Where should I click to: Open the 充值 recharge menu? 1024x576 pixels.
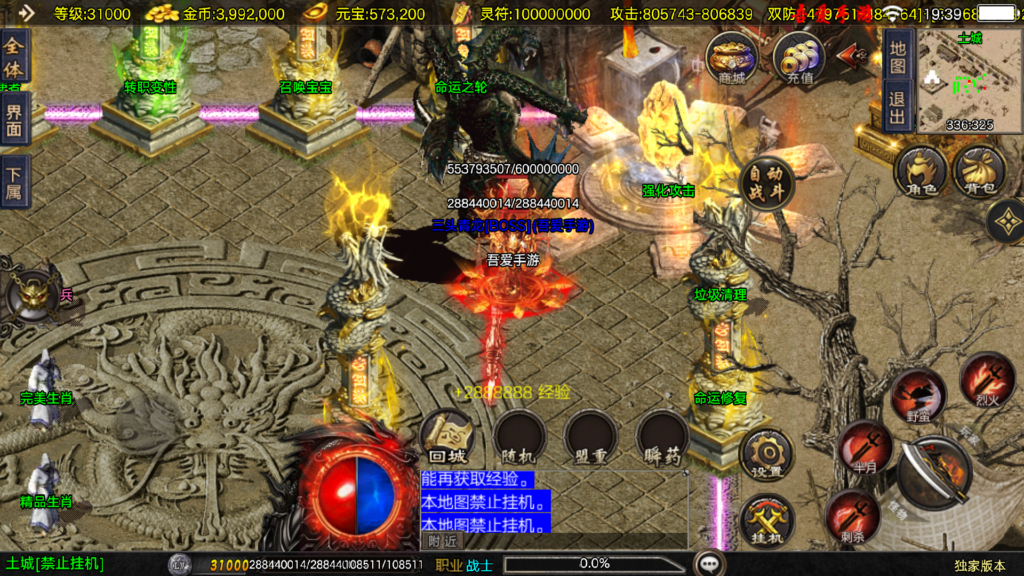799,59
